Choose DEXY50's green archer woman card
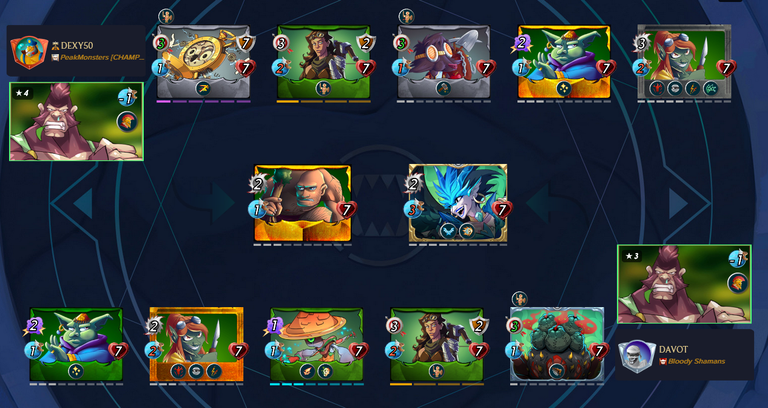Viewport: 768px width, 408px height. tap(324, 63)
